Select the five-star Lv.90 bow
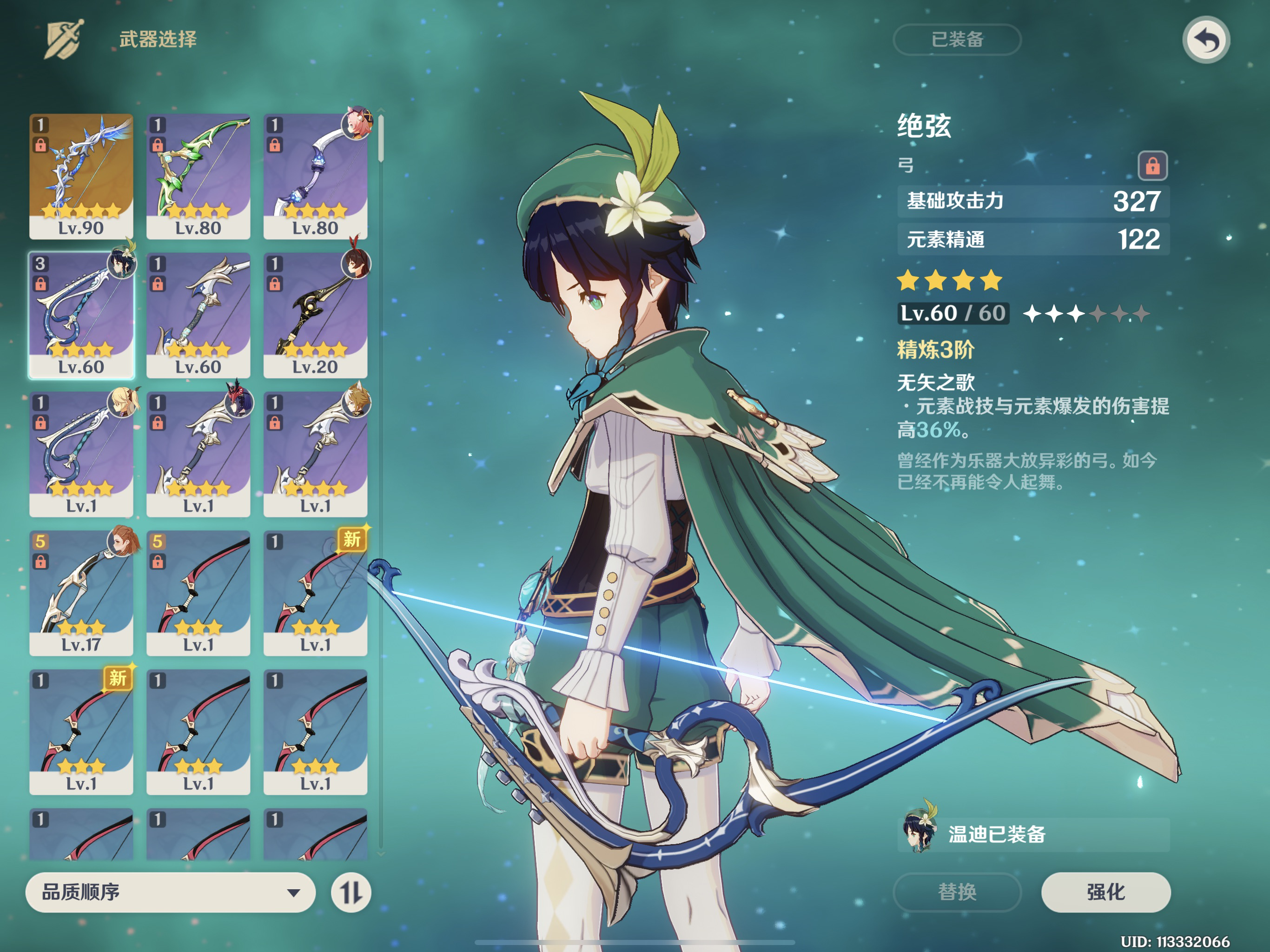 (x=81, y=176)
